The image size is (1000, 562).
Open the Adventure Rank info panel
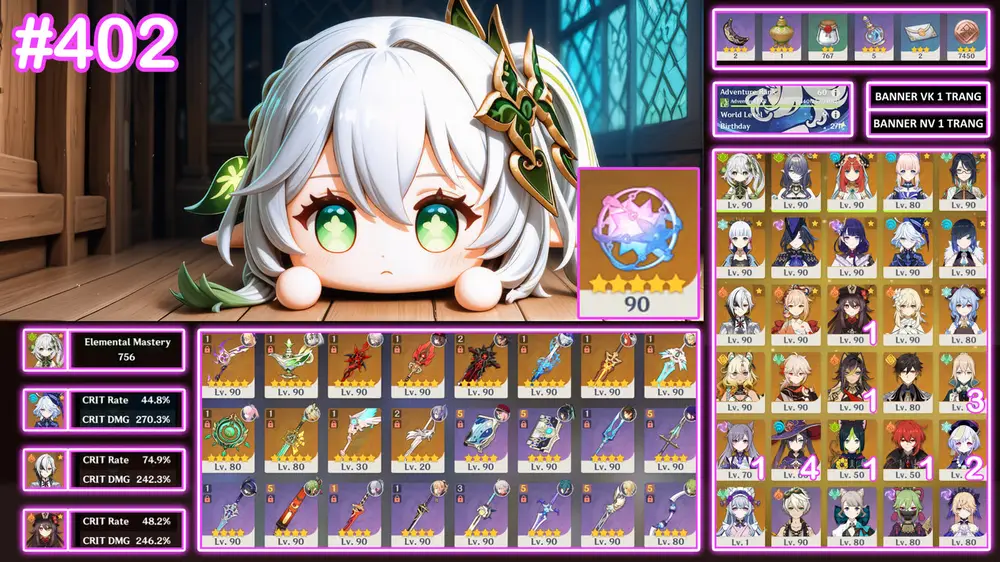click(783, 108)
